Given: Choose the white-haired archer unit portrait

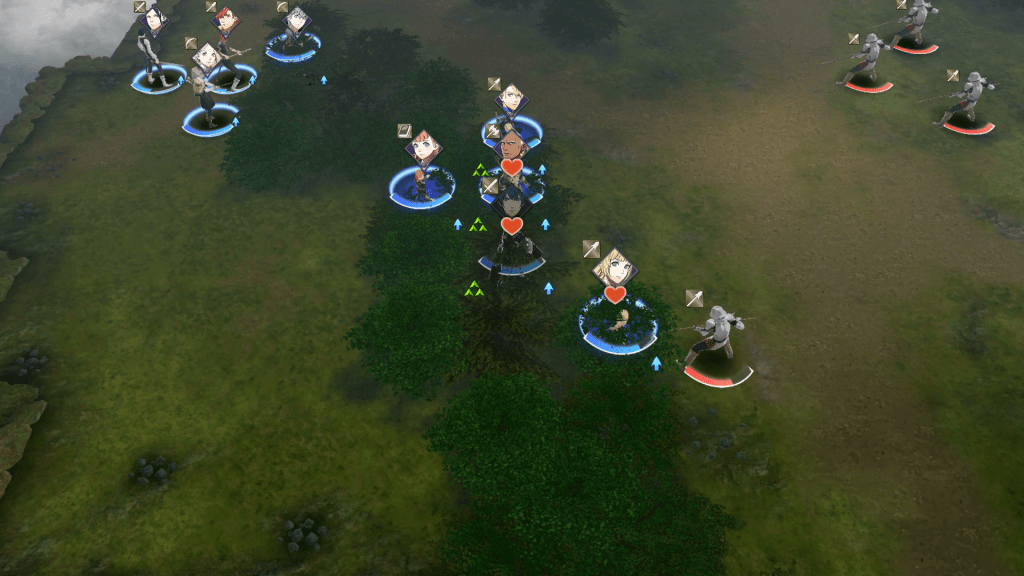Looking at the screenshot, I should tap(296, 20).
